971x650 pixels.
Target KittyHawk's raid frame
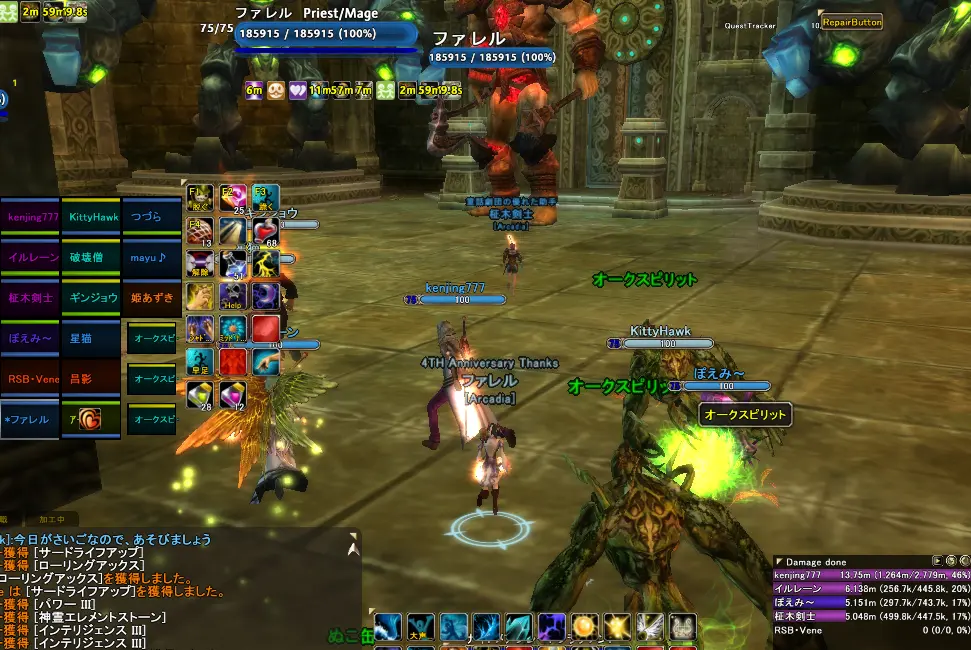coord(93,216)
